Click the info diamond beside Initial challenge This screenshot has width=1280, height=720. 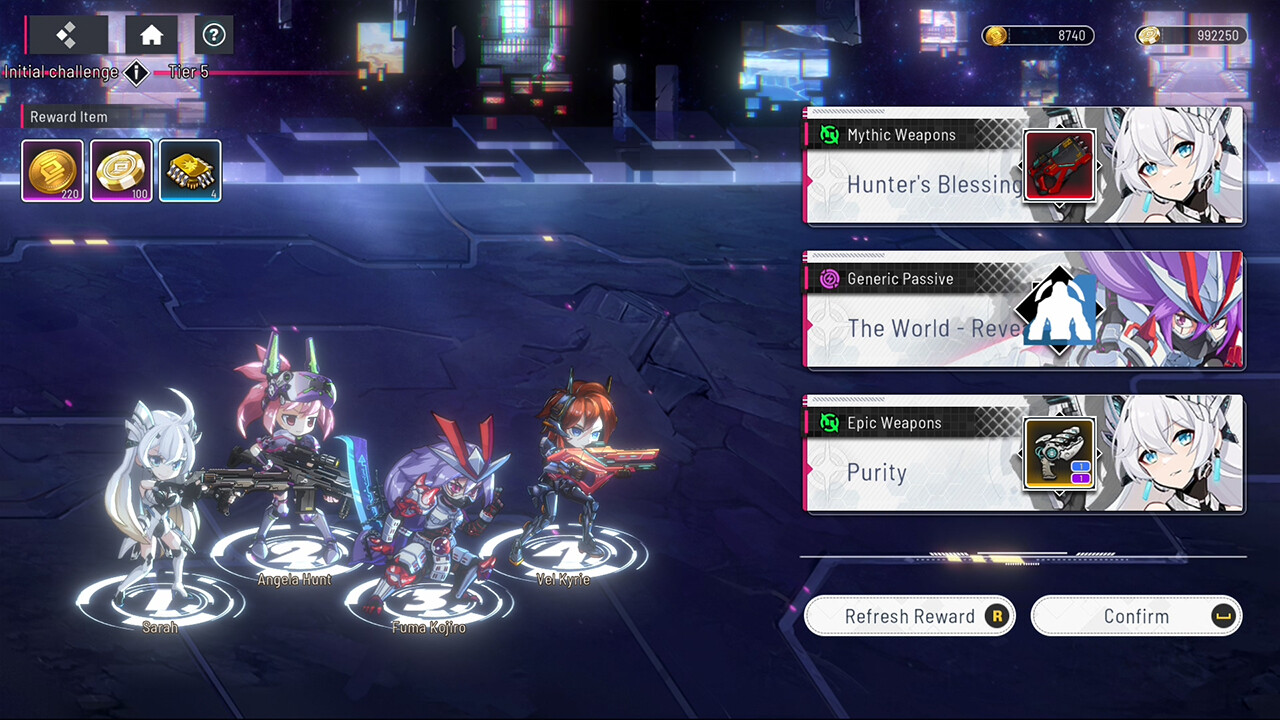pos(136,73)
